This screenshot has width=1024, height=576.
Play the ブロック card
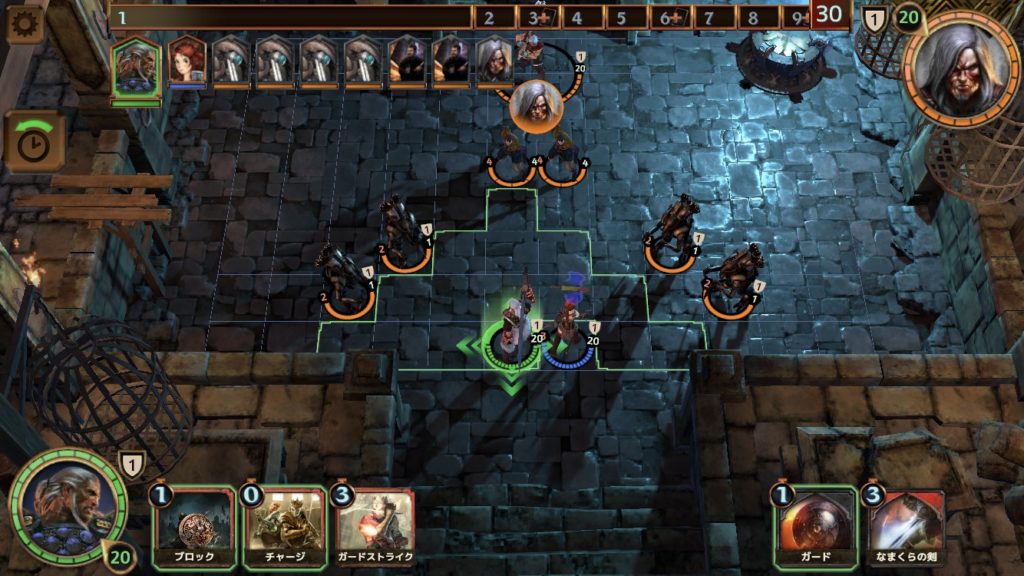click(192, 527)
